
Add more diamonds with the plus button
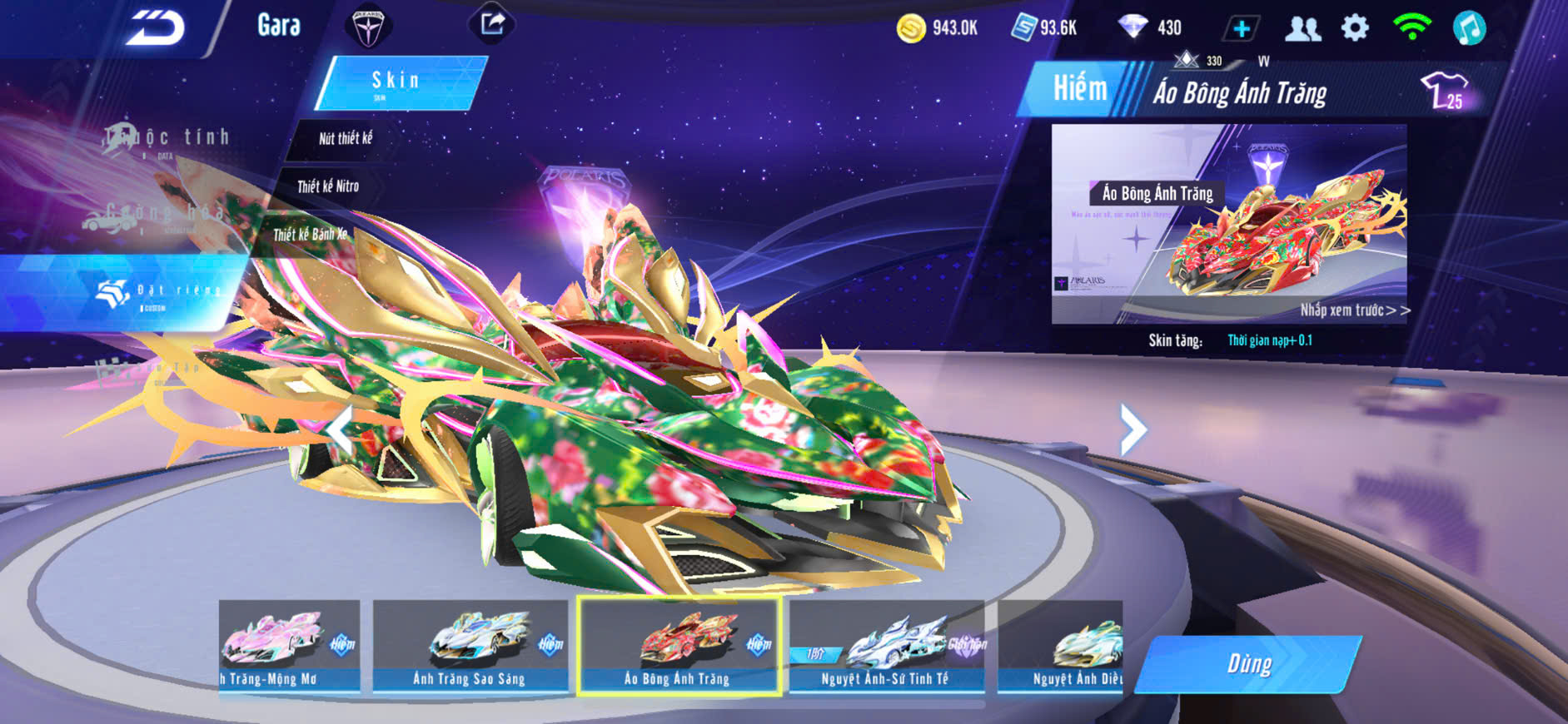coord(1241,29)
